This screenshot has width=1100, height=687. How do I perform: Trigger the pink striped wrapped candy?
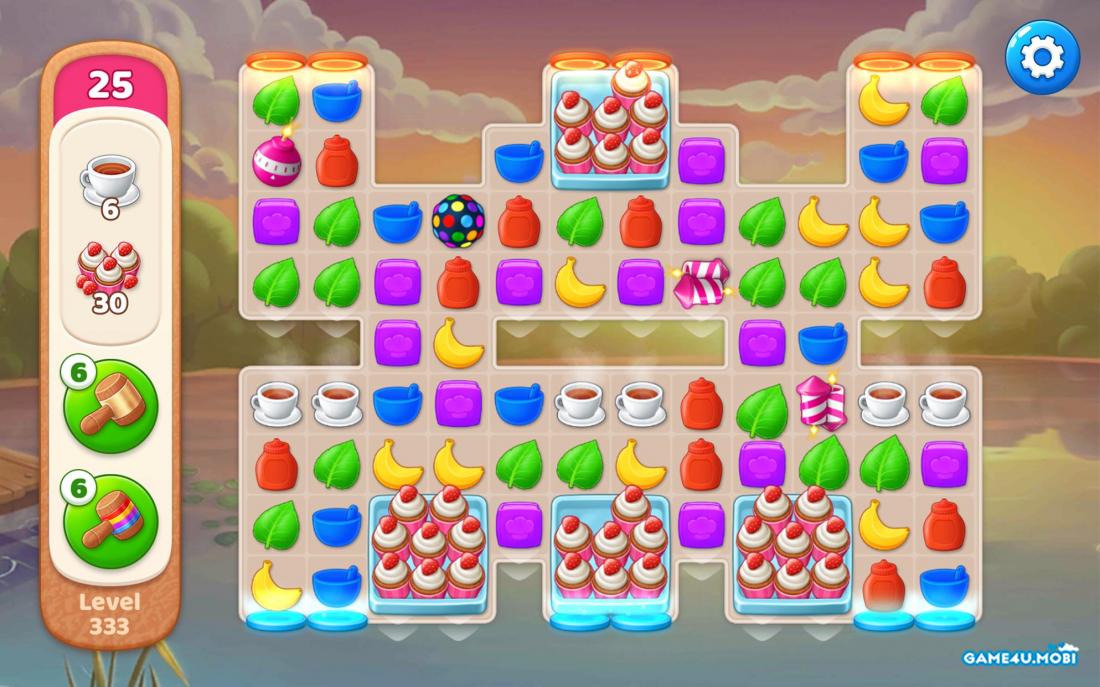701,283
